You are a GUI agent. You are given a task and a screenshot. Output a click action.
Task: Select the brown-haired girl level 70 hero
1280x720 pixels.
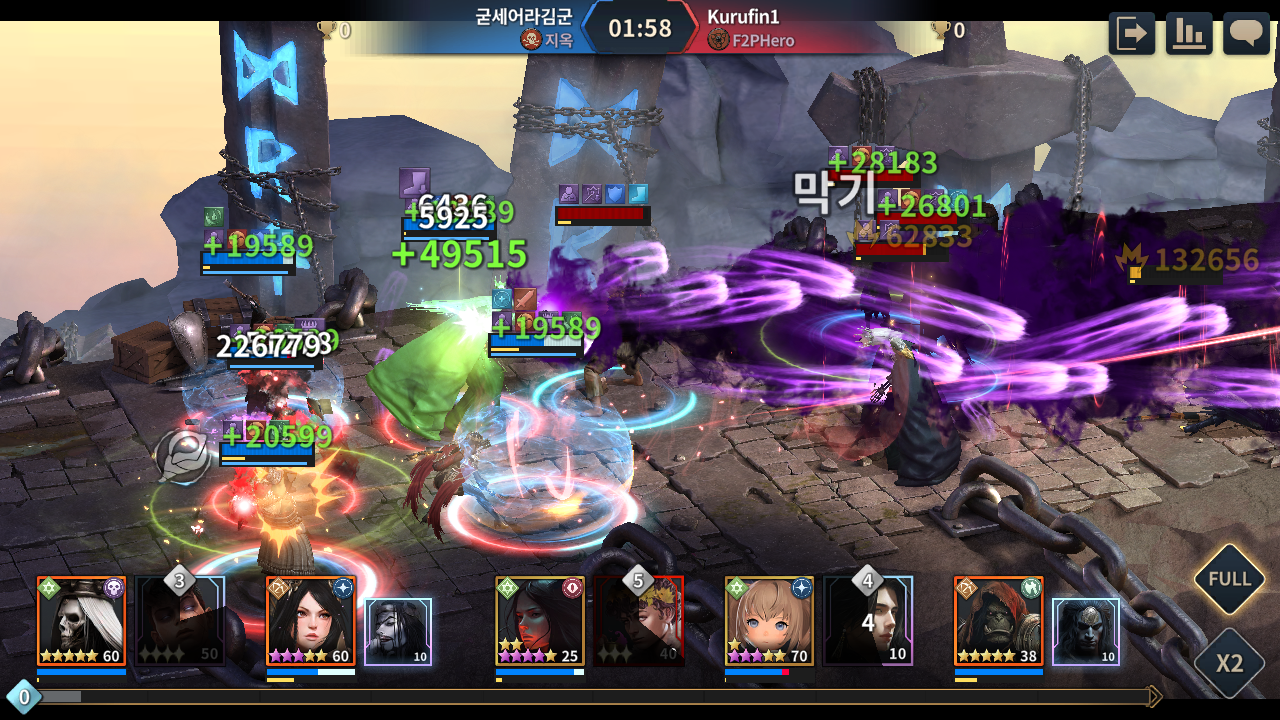[x=769, y=621]
